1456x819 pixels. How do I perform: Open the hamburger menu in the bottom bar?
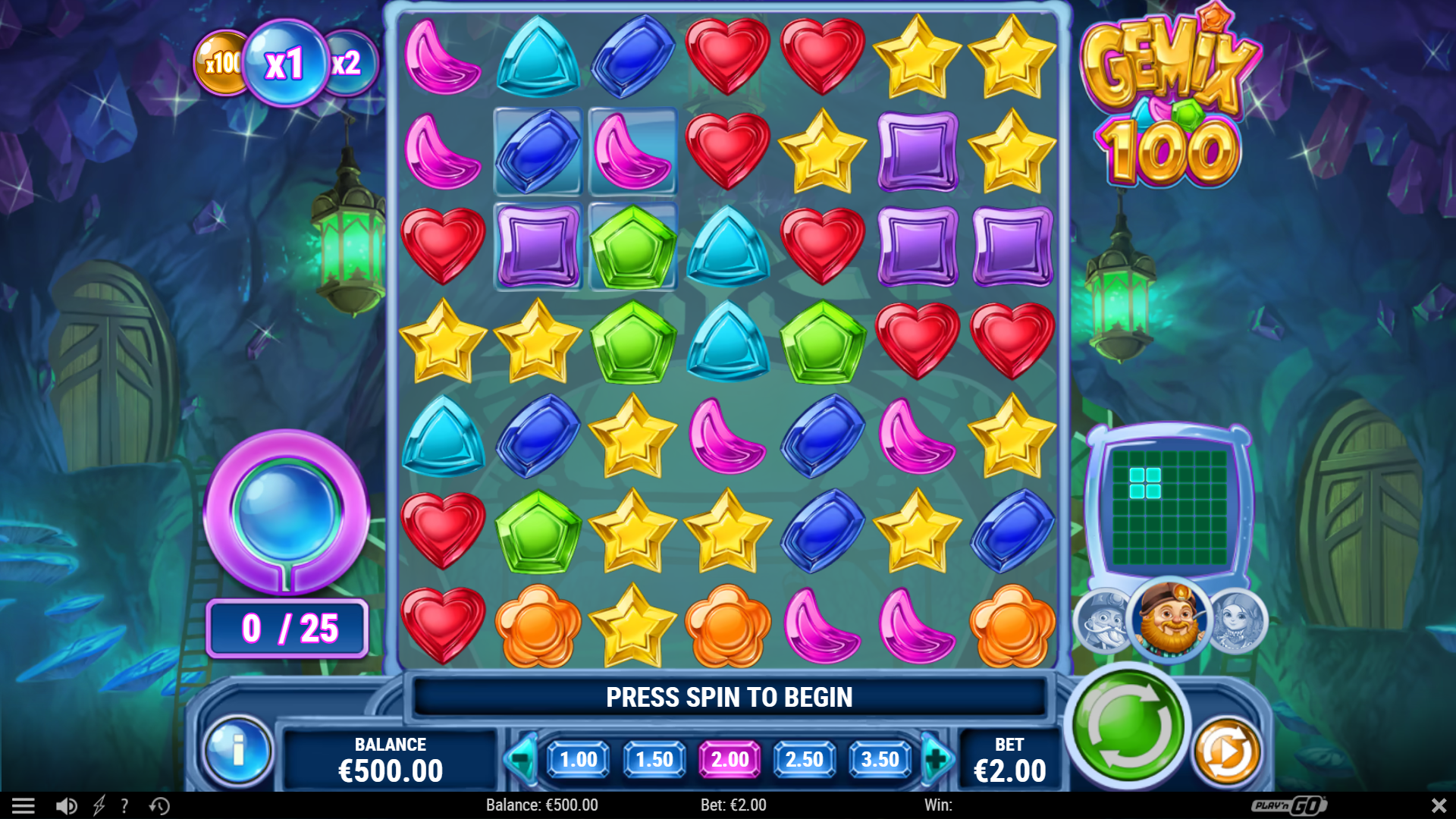[x=25, y=805]
